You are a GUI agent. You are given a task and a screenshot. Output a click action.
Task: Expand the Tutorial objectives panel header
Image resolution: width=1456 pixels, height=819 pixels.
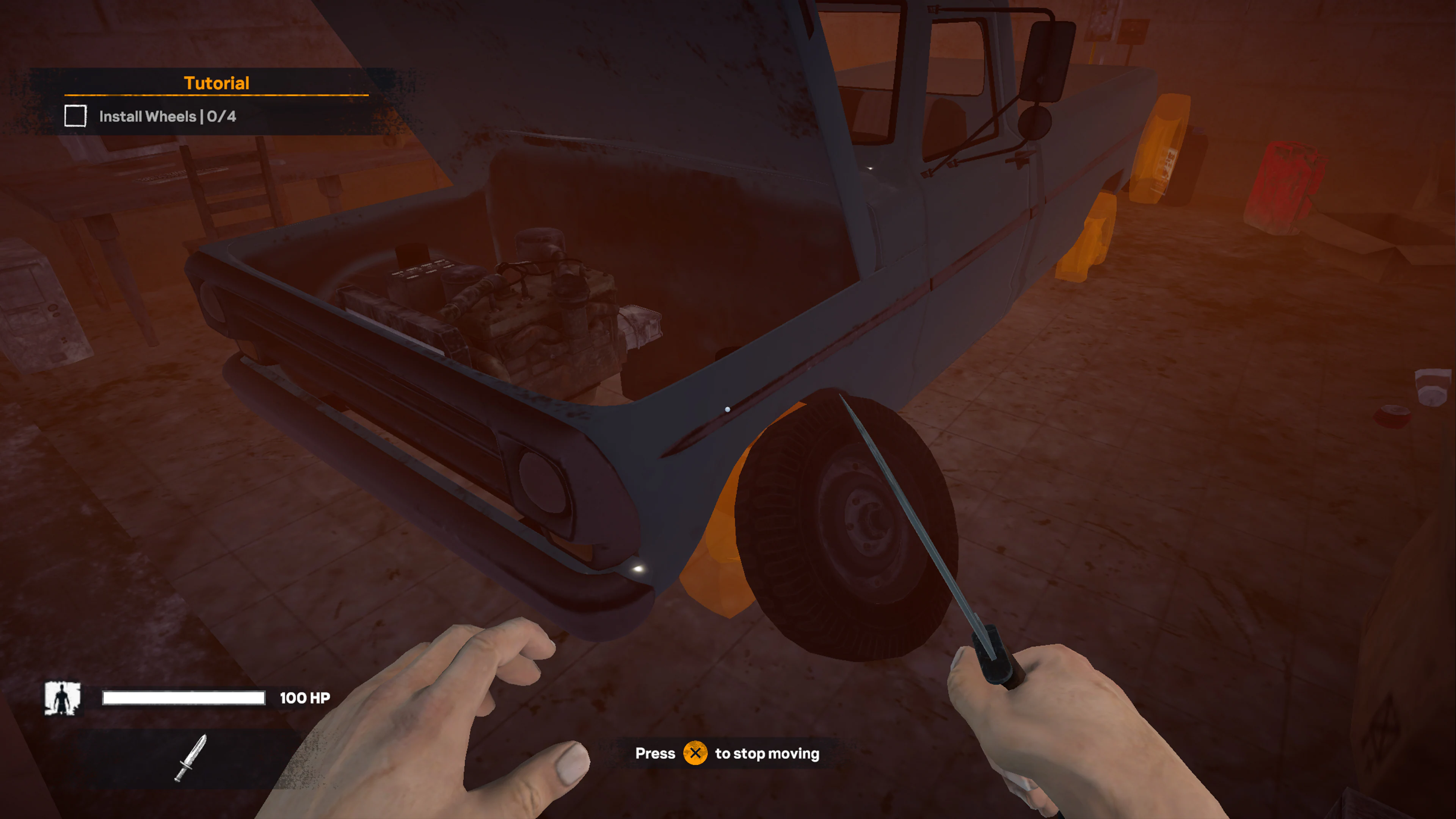pos(217,83)
